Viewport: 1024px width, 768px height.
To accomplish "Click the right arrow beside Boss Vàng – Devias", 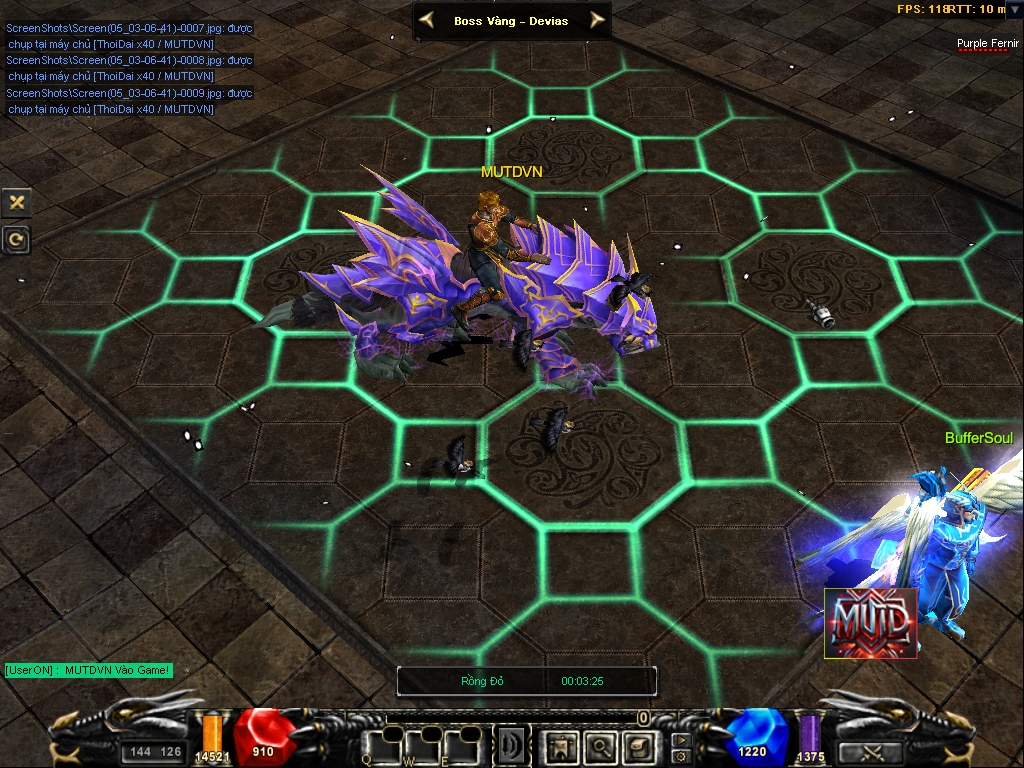I will click(x=597, y=19).
